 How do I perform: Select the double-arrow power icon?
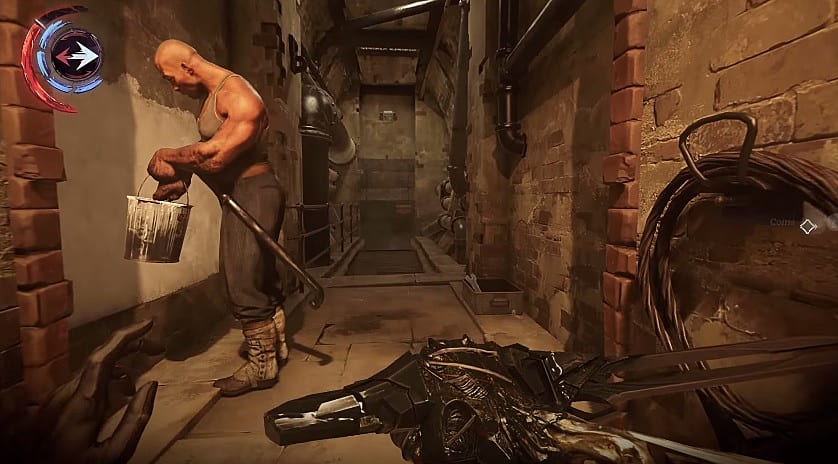pos(76,57)
